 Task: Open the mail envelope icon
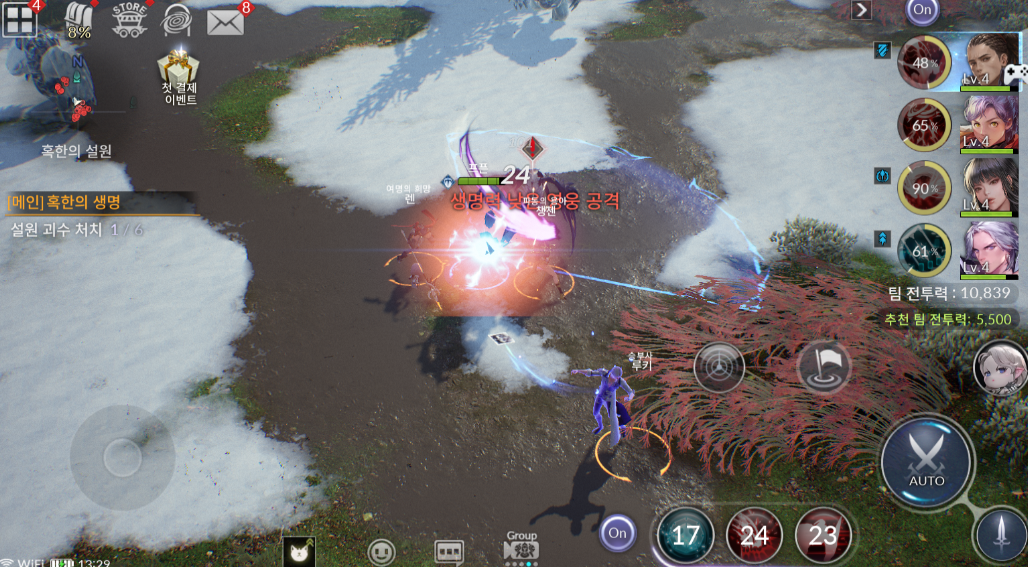tap(226, 20)
